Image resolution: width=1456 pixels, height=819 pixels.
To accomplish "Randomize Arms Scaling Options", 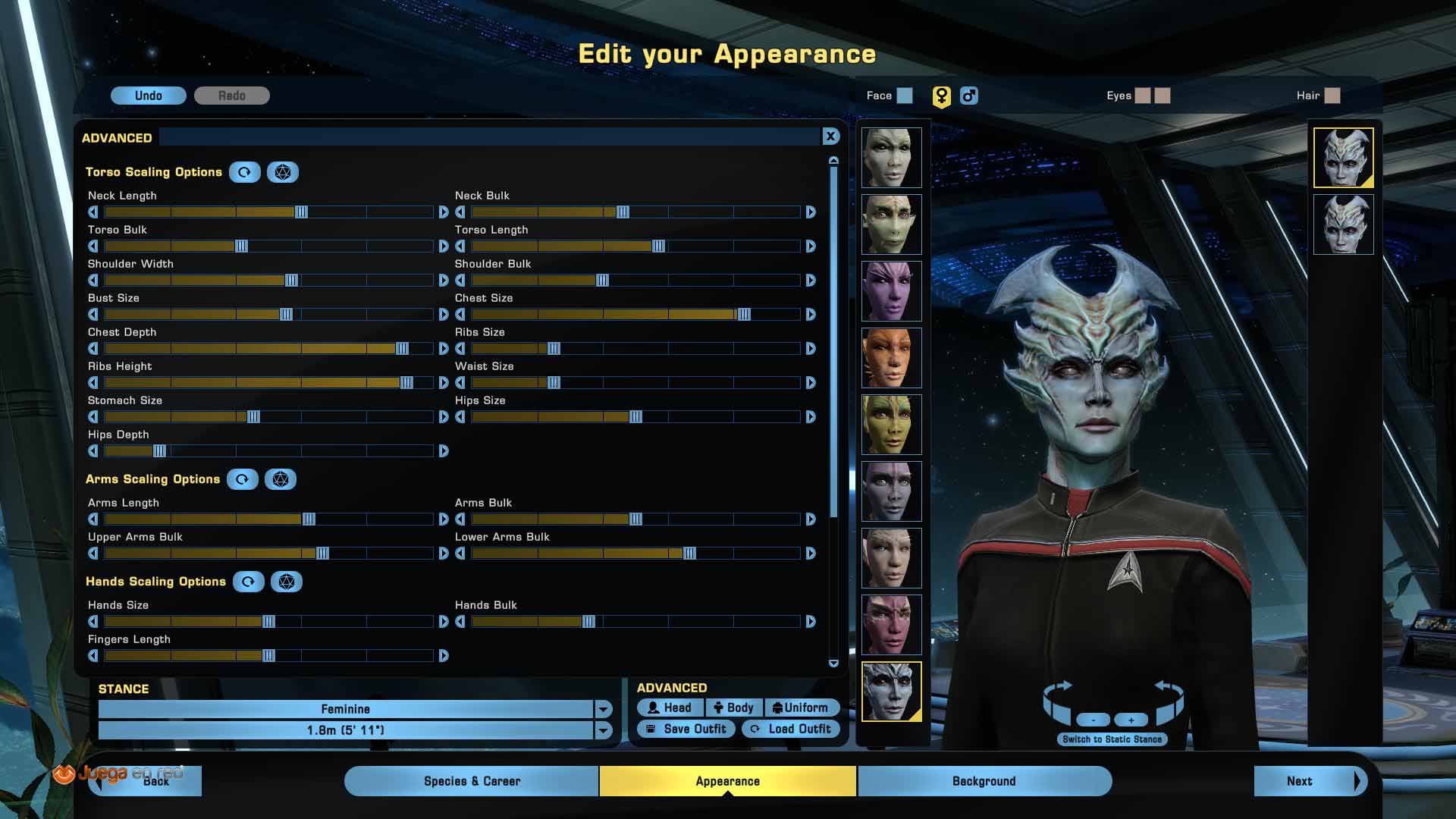I will (x=281, y=479).
